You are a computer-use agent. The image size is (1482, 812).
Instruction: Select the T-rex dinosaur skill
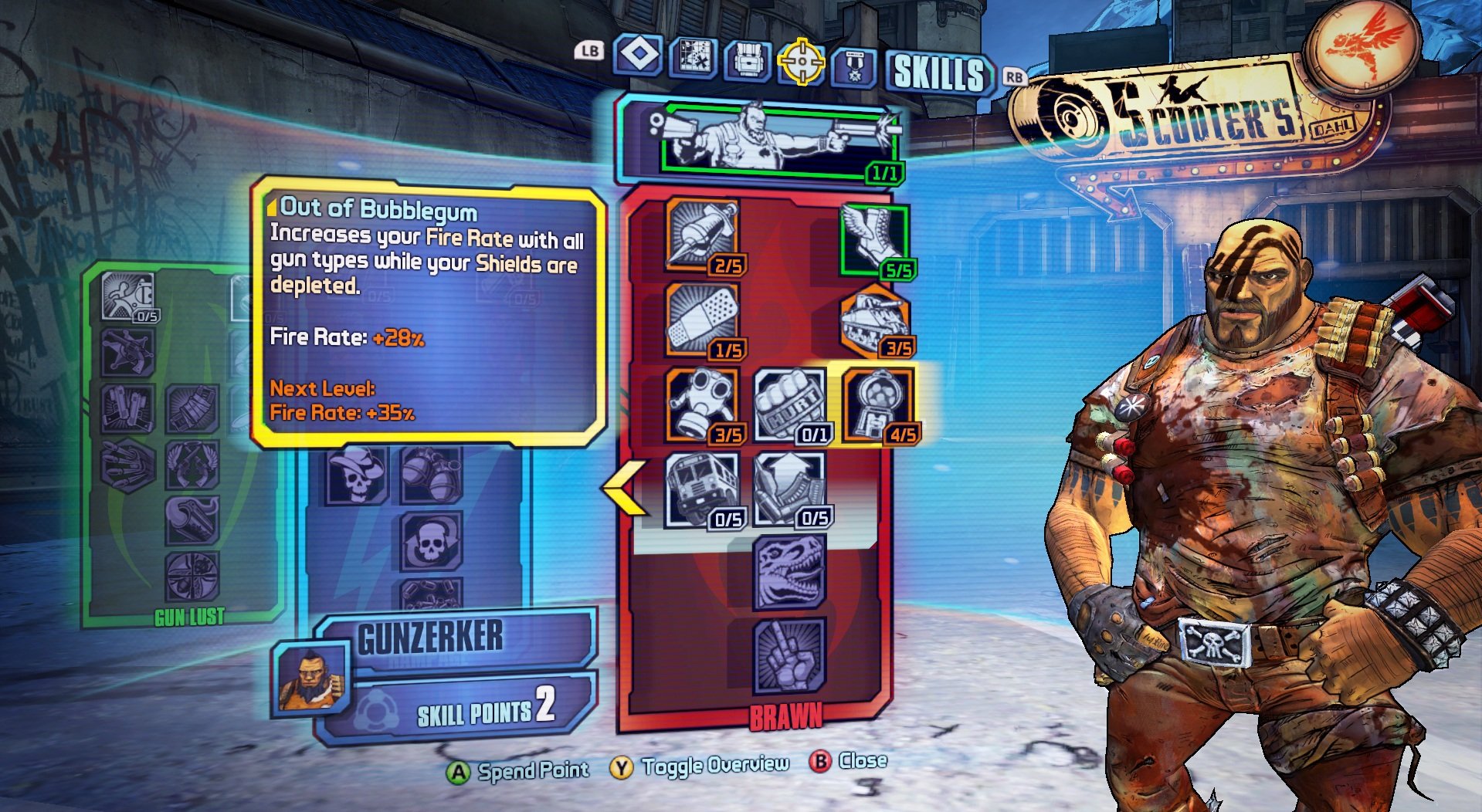coord(789,573)
